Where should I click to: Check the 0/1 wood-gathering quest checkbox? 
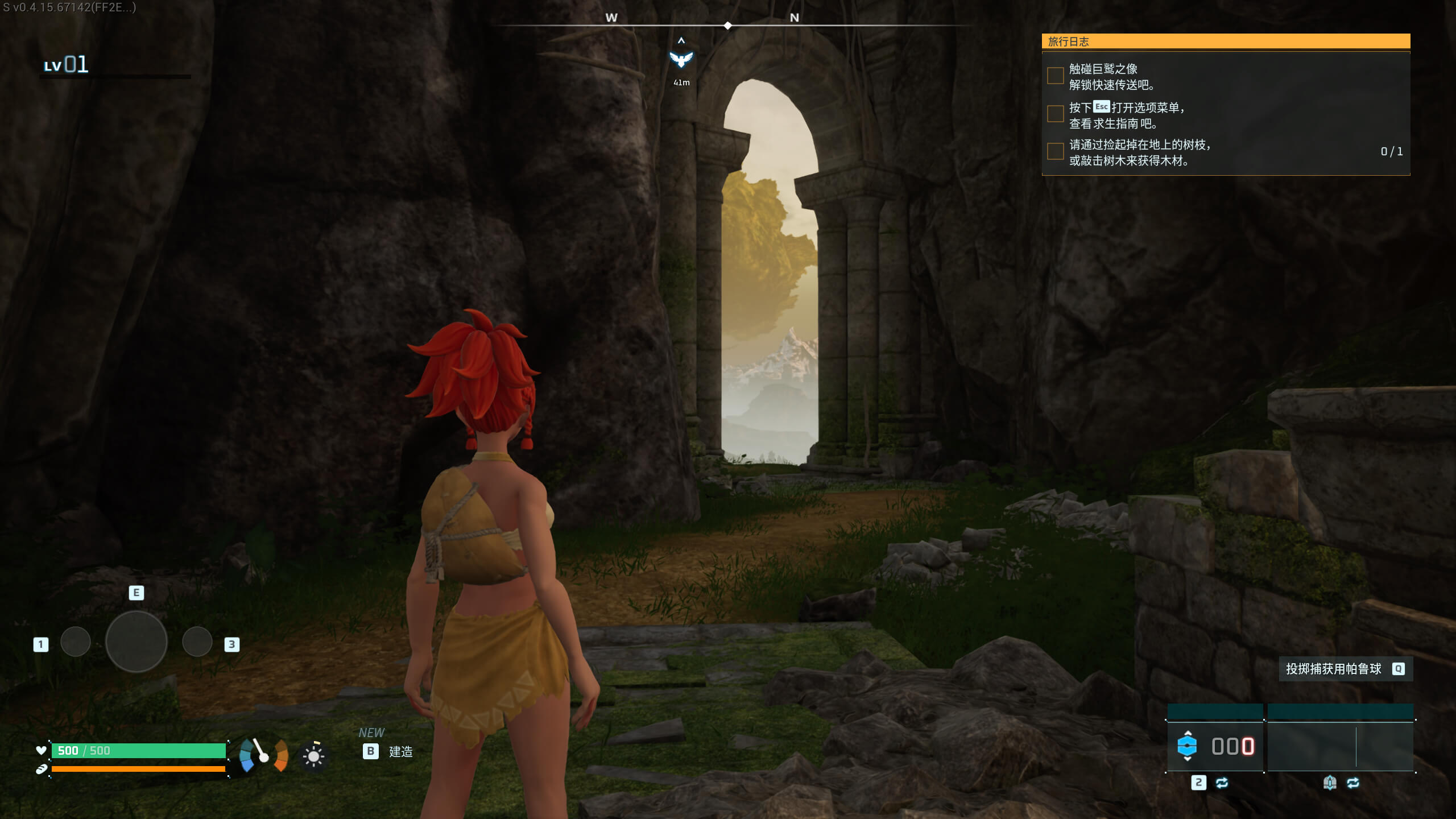pyautogui.click(x=1055, y=151)
